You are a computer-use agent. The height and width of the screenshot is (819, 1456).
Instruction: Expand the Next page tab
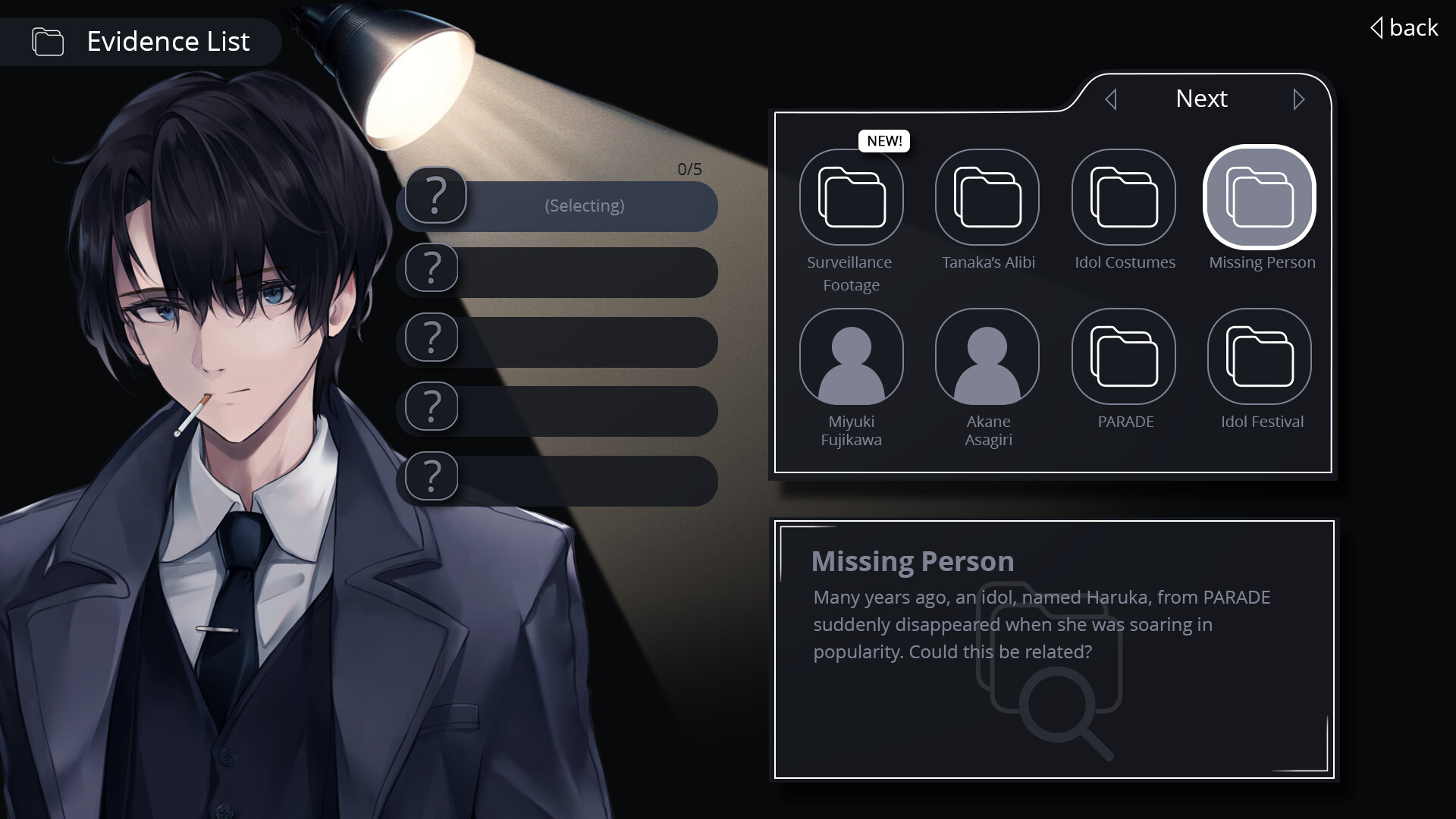(1201, 99)
